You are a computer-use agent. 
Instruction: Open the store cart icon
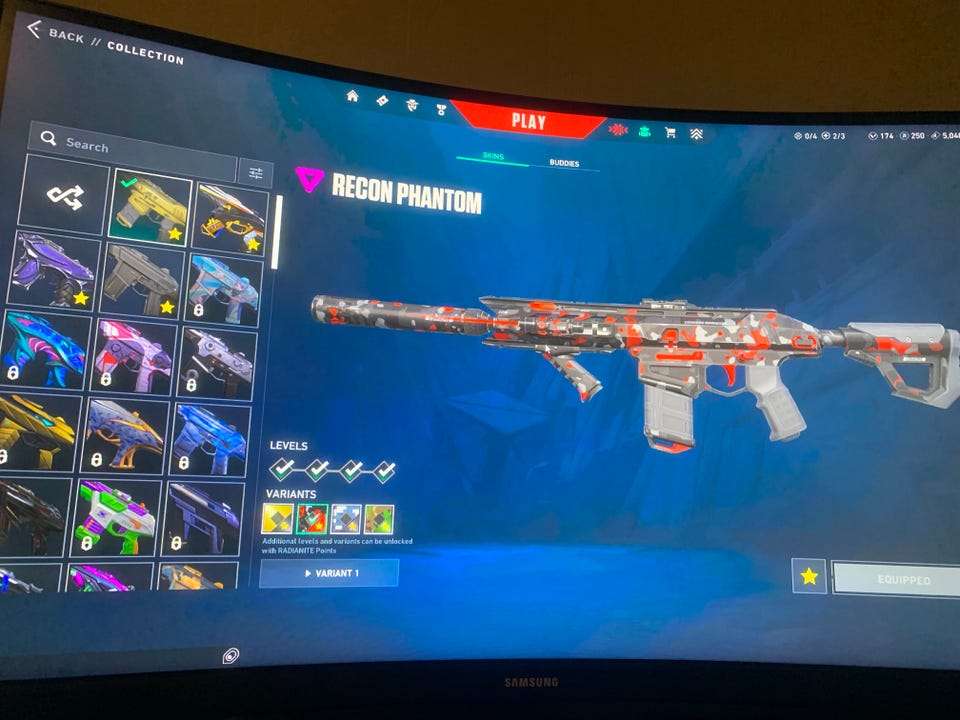[x=670, y=132]
